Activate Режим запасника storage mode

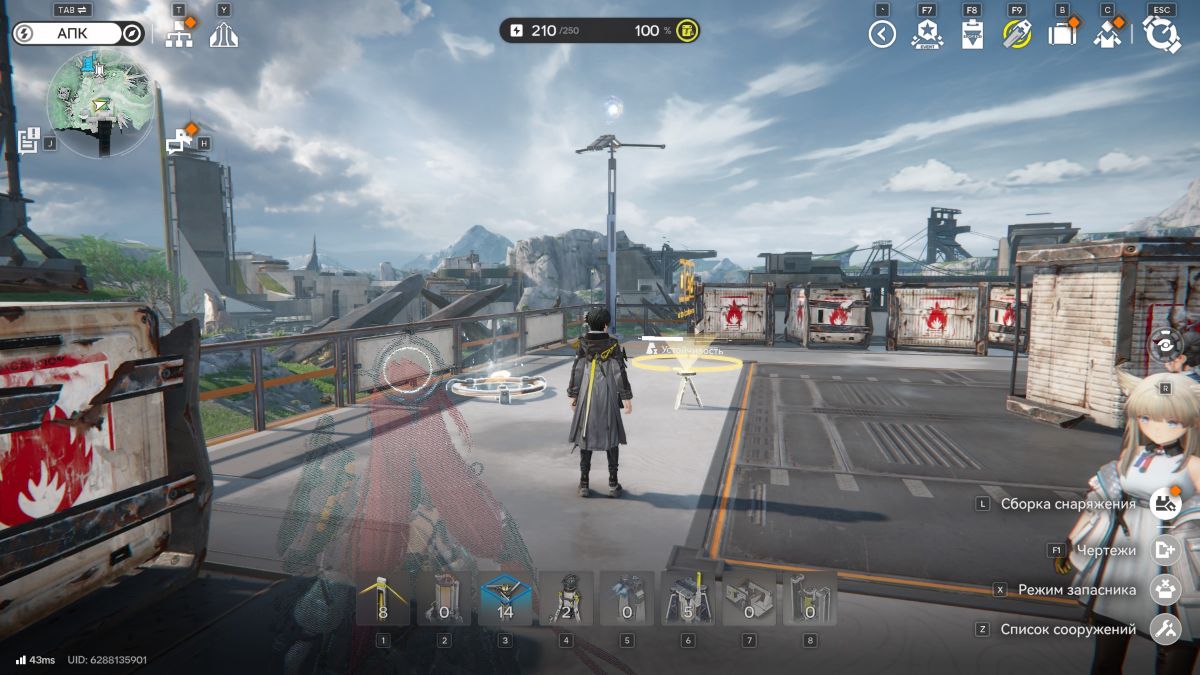pyautogui.click(x=1165, y=590)
